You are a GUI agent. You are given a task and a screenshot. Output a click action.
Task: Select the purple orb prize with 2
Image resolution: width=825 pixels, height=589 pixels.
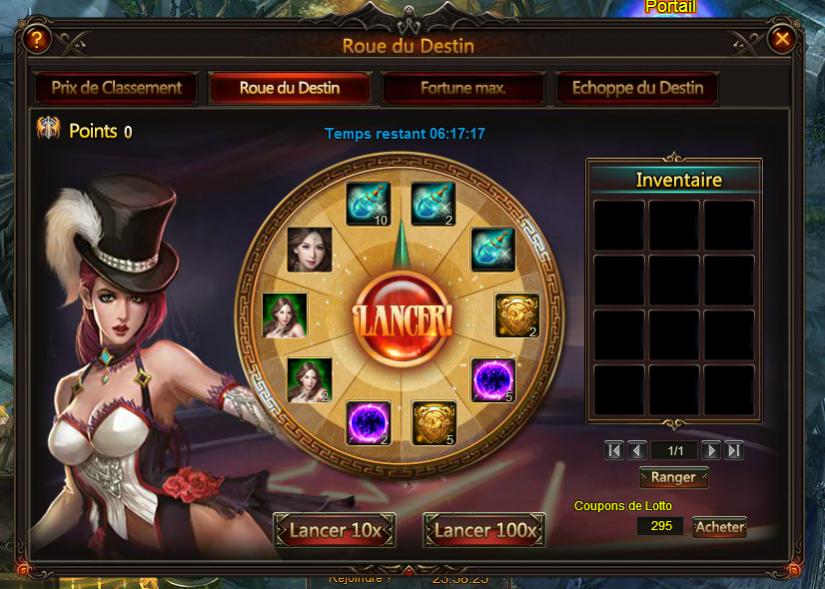[368, 422]
